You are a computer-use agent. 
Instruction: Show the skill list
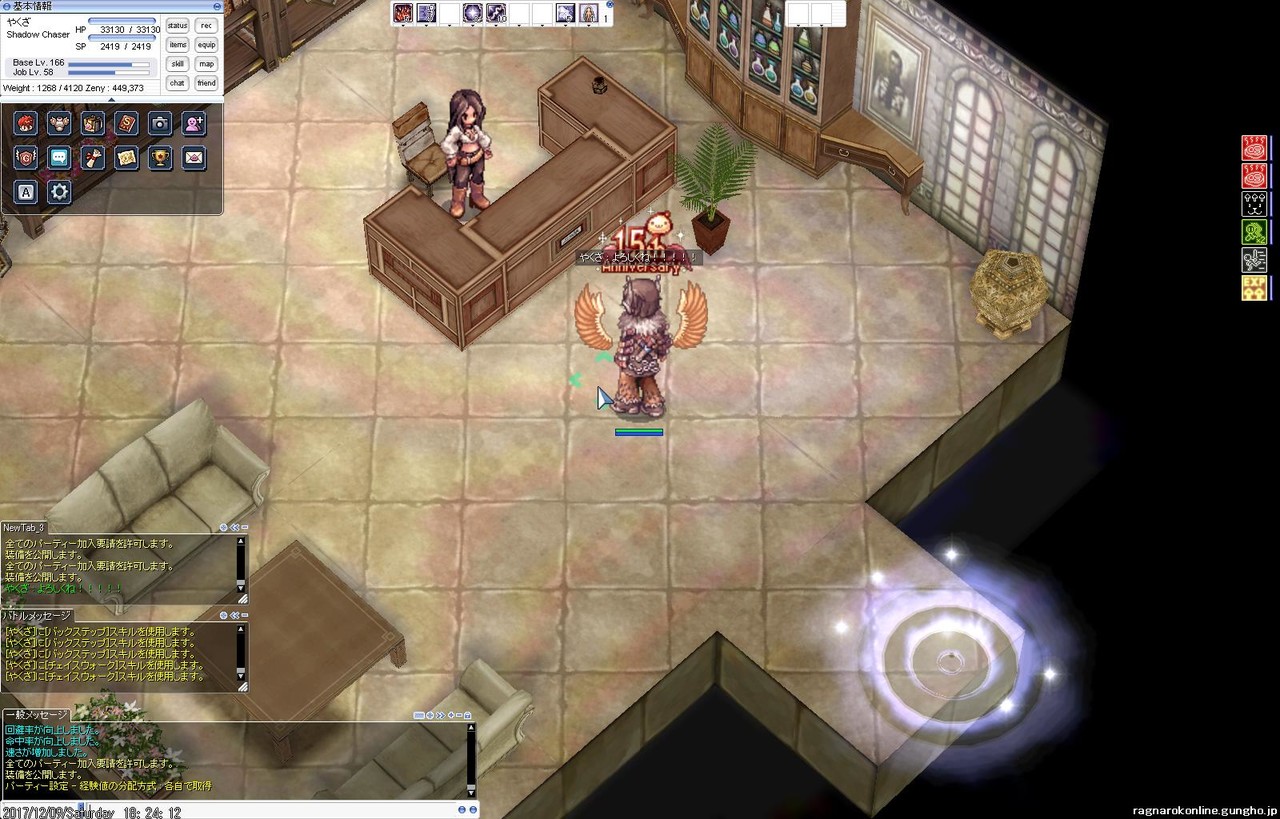pyautogui.click(x=178, y=64)
